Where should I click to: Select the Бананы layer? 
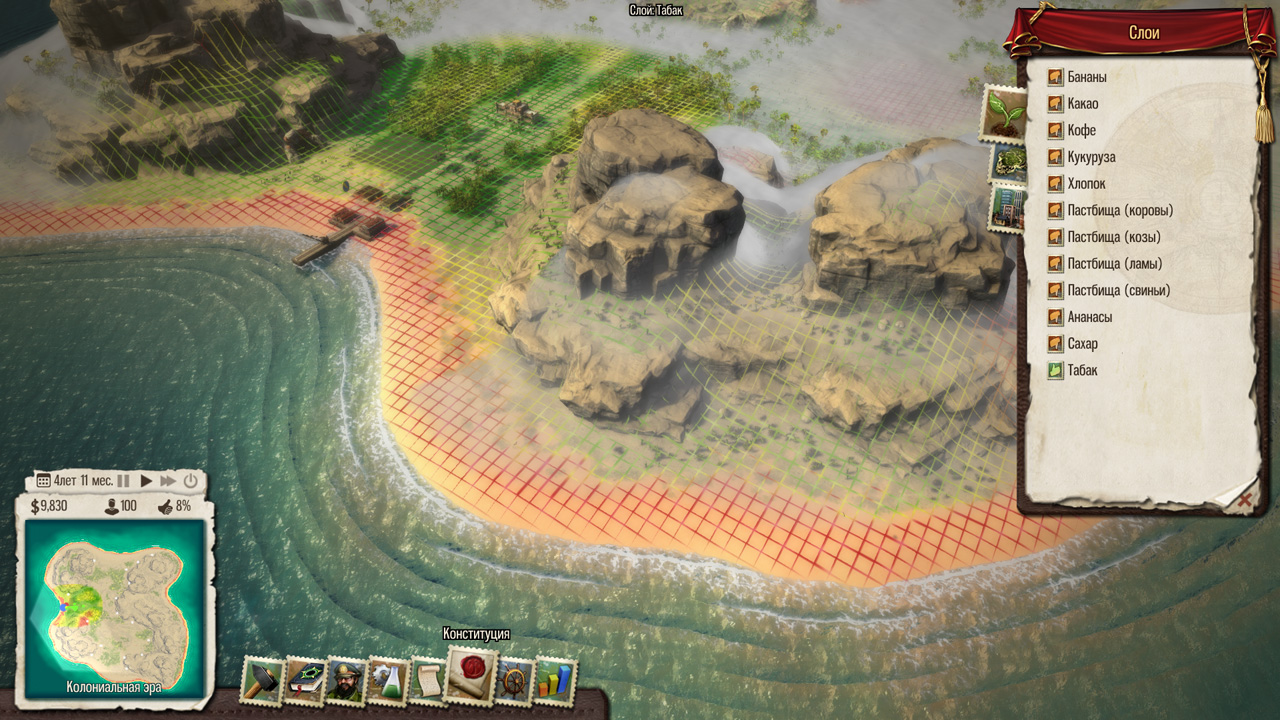[x=1085, y=77]
